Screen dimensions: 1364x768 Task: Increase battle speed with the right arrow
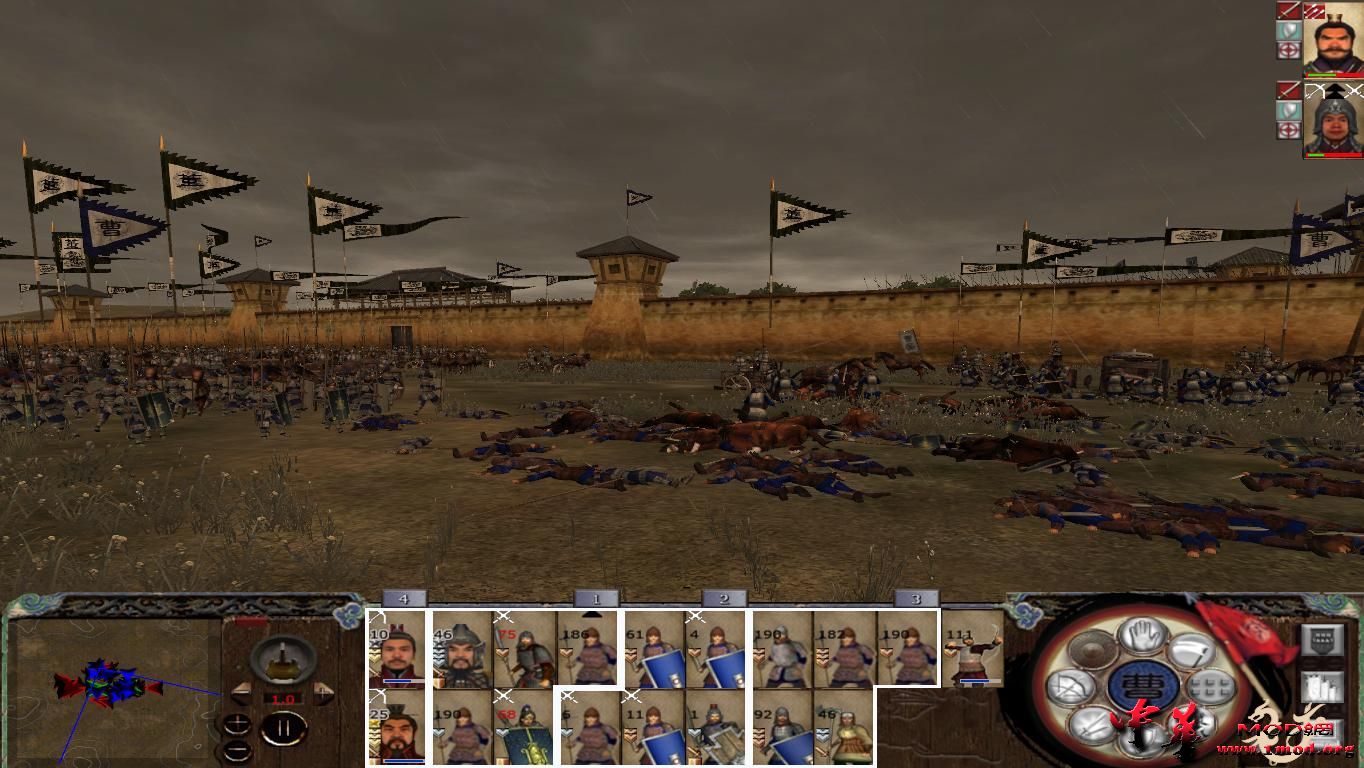[x=323, y=692]
